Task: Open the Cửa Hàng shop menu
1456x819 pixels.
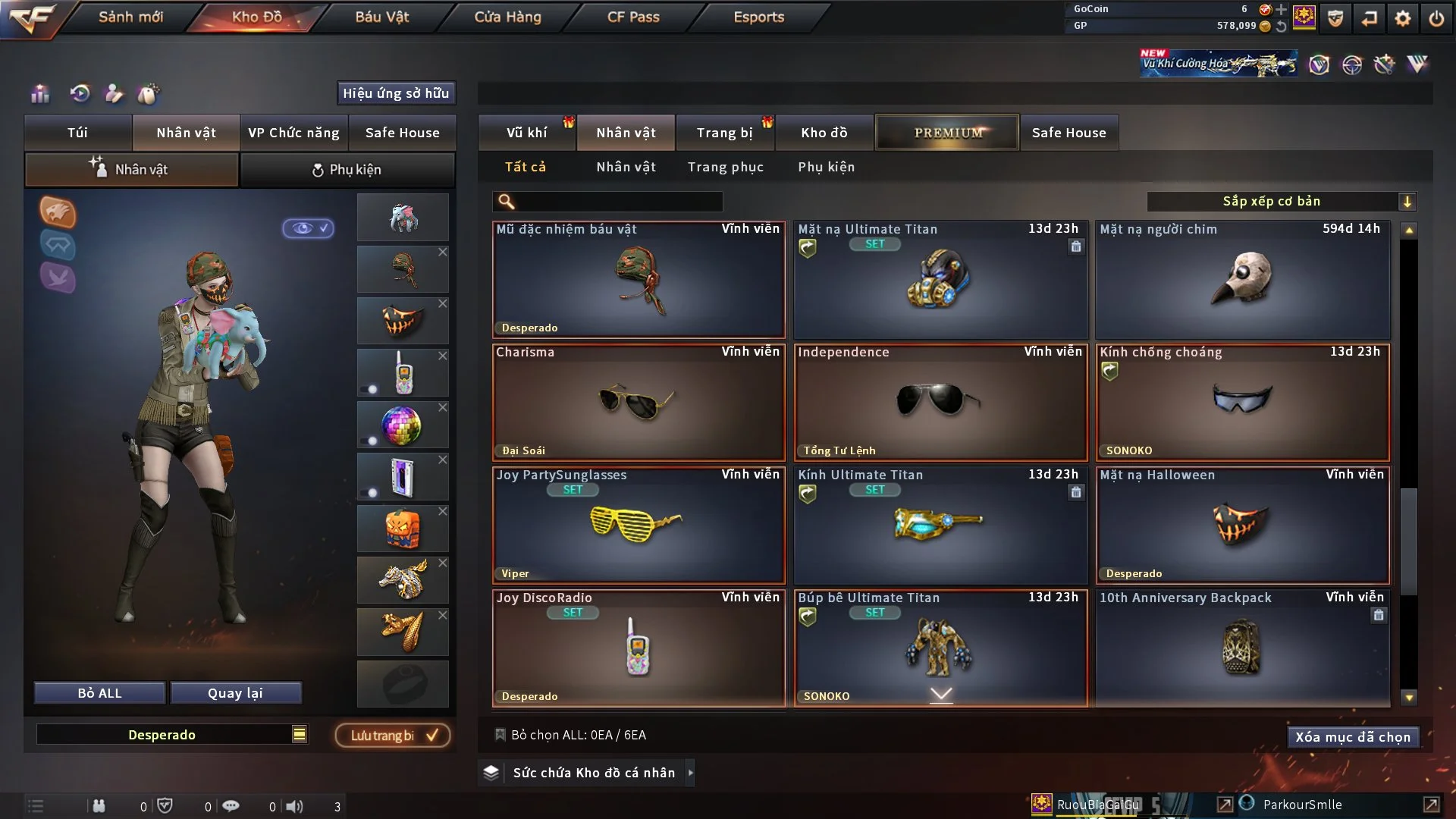Action: [x=507, y=17]
